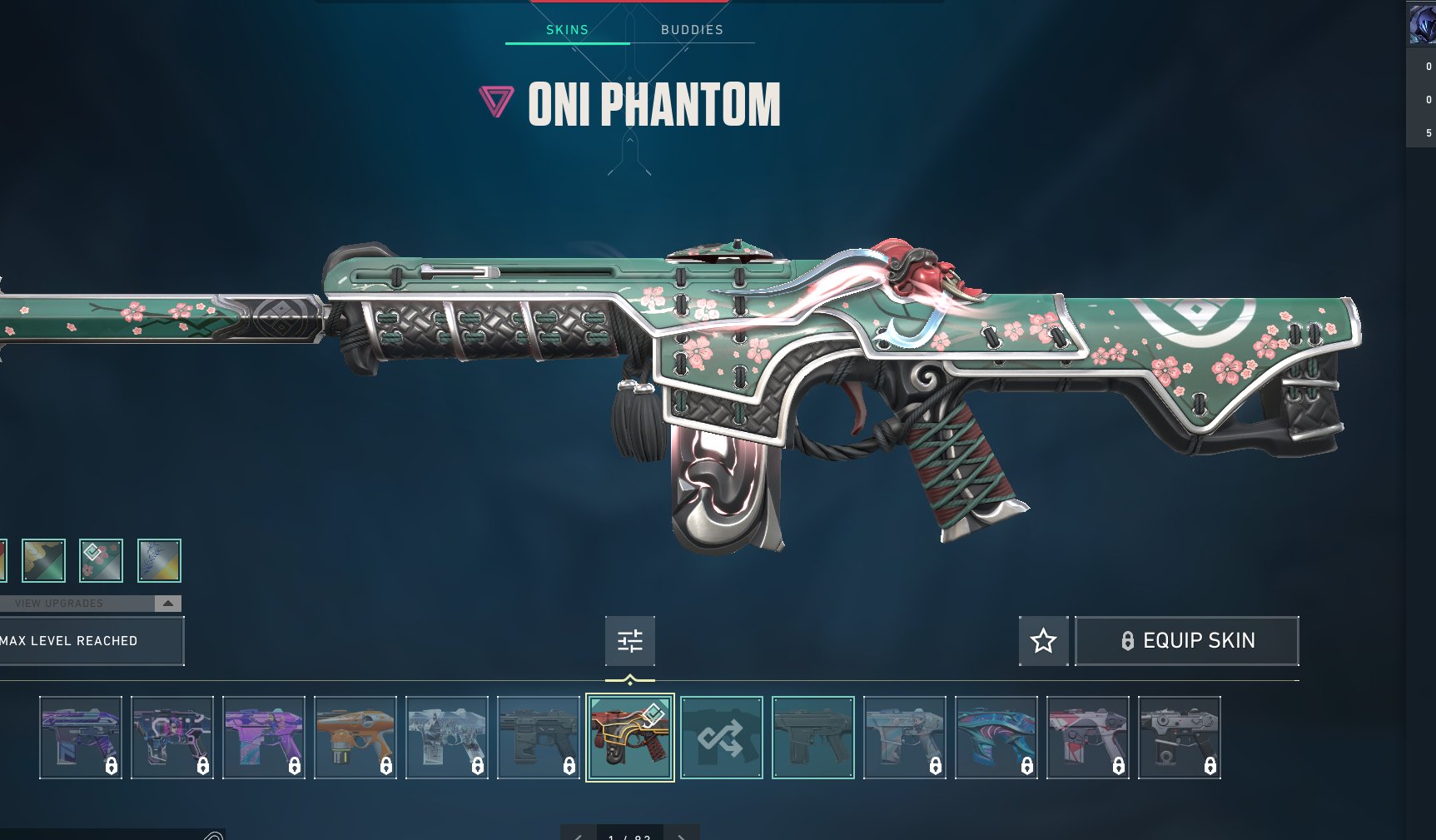Select the green cherry blossom variant swatch
The width and height of the screenshot is (1436, 840).
tap(101, 560)
